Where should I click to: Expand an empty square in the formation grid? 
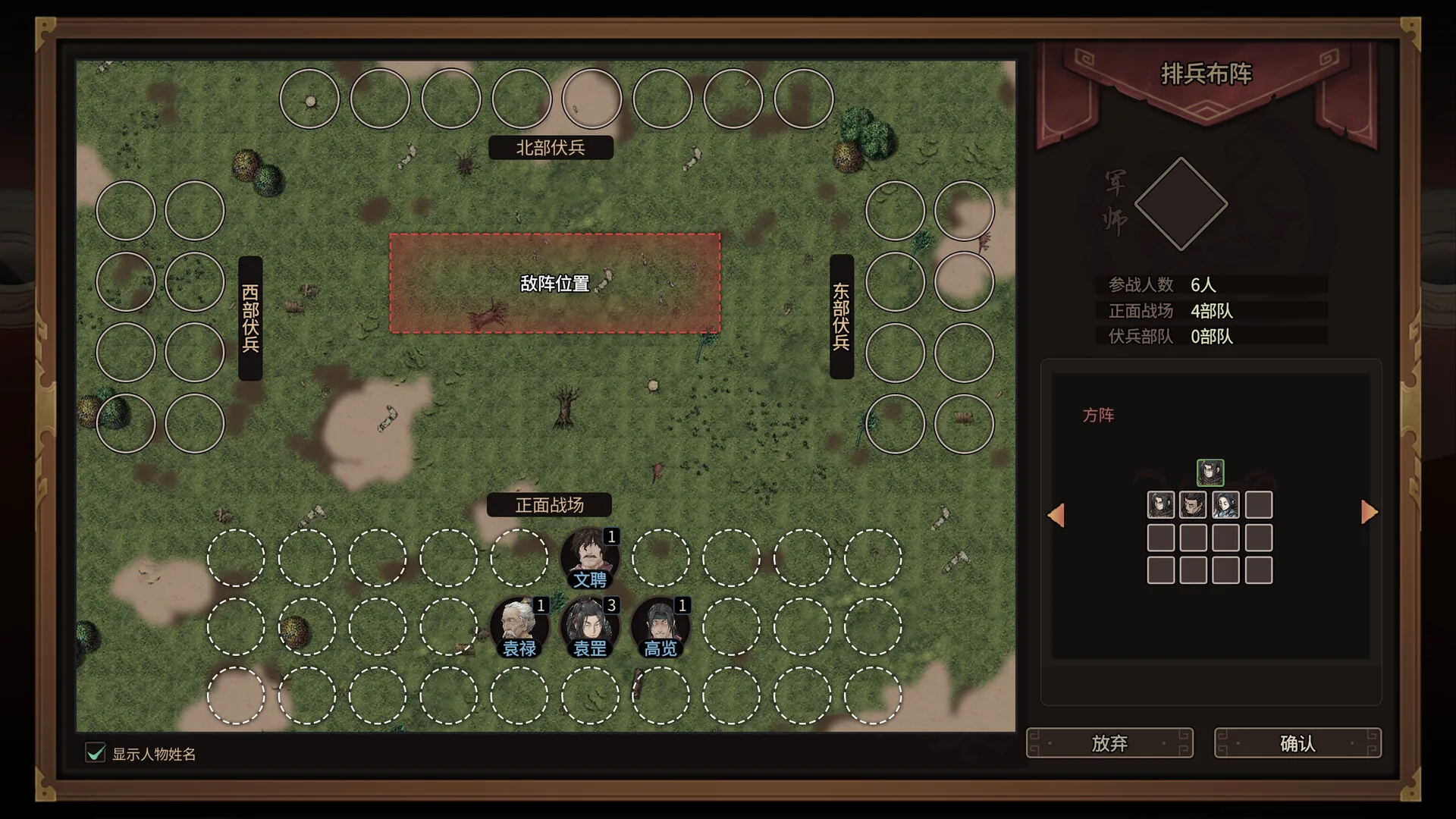coord(1259,505)
